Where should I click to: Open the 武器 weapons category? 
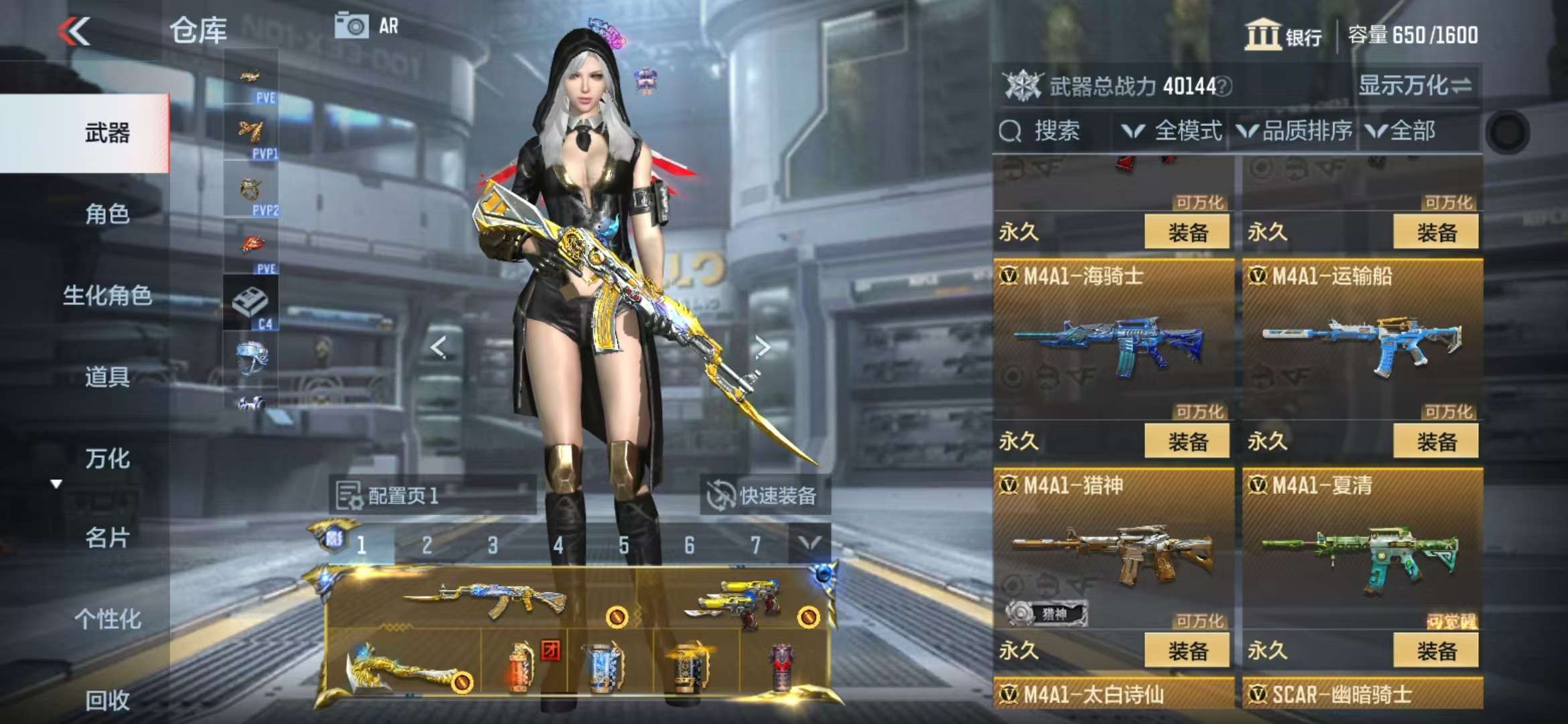[x=107, y=133]
